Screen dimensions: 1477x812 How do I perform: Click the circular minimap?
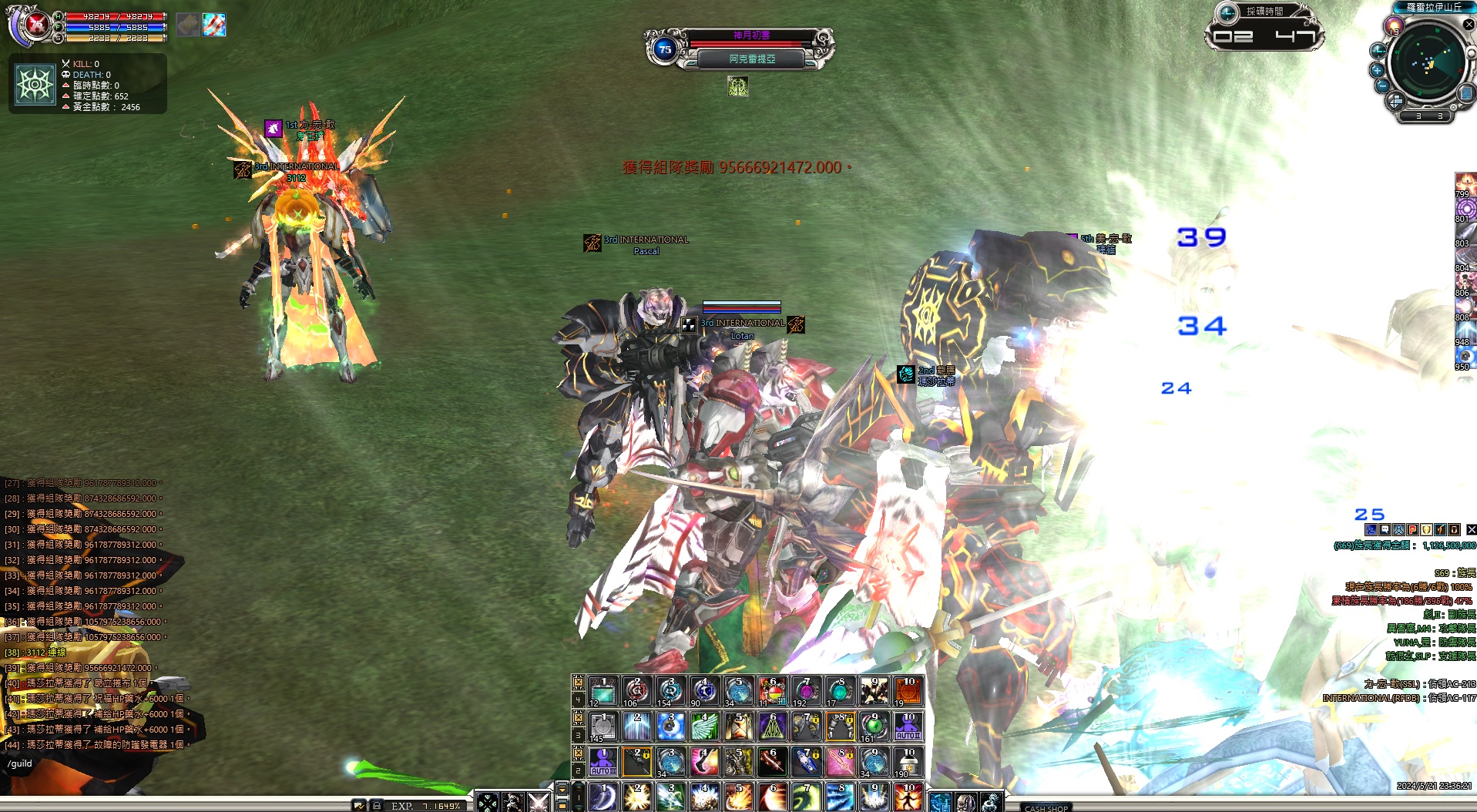pos(1428,63)
